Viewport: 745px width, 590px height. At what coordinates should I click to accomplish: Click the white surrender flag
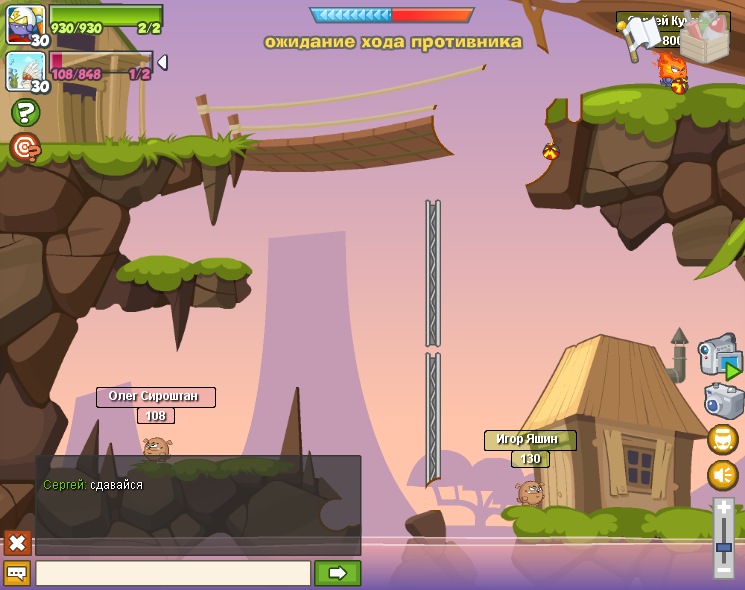coord(642,38)
